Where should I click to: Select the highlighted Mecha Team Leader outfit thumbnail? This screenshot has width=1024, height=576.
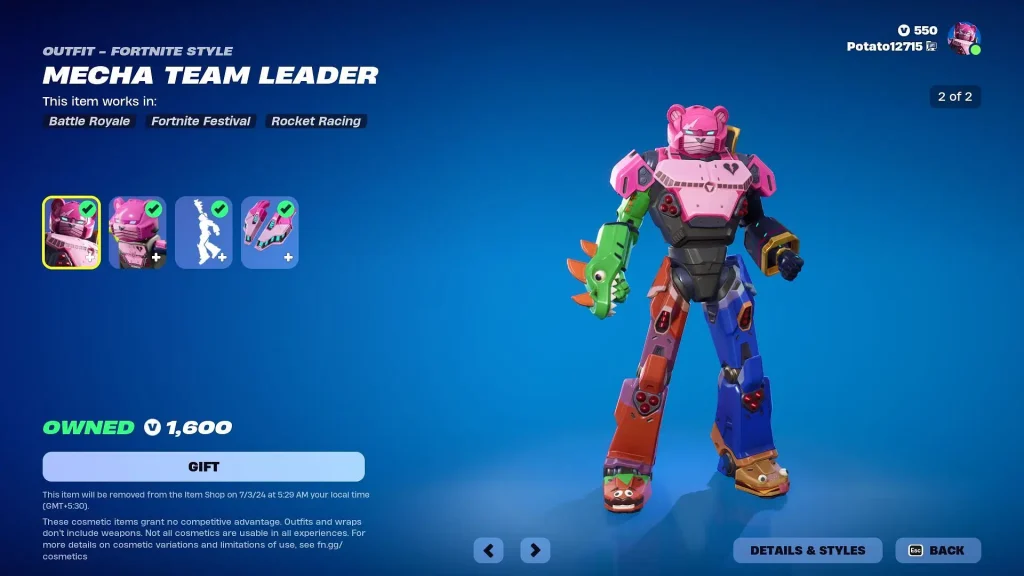tap(71, 233)
